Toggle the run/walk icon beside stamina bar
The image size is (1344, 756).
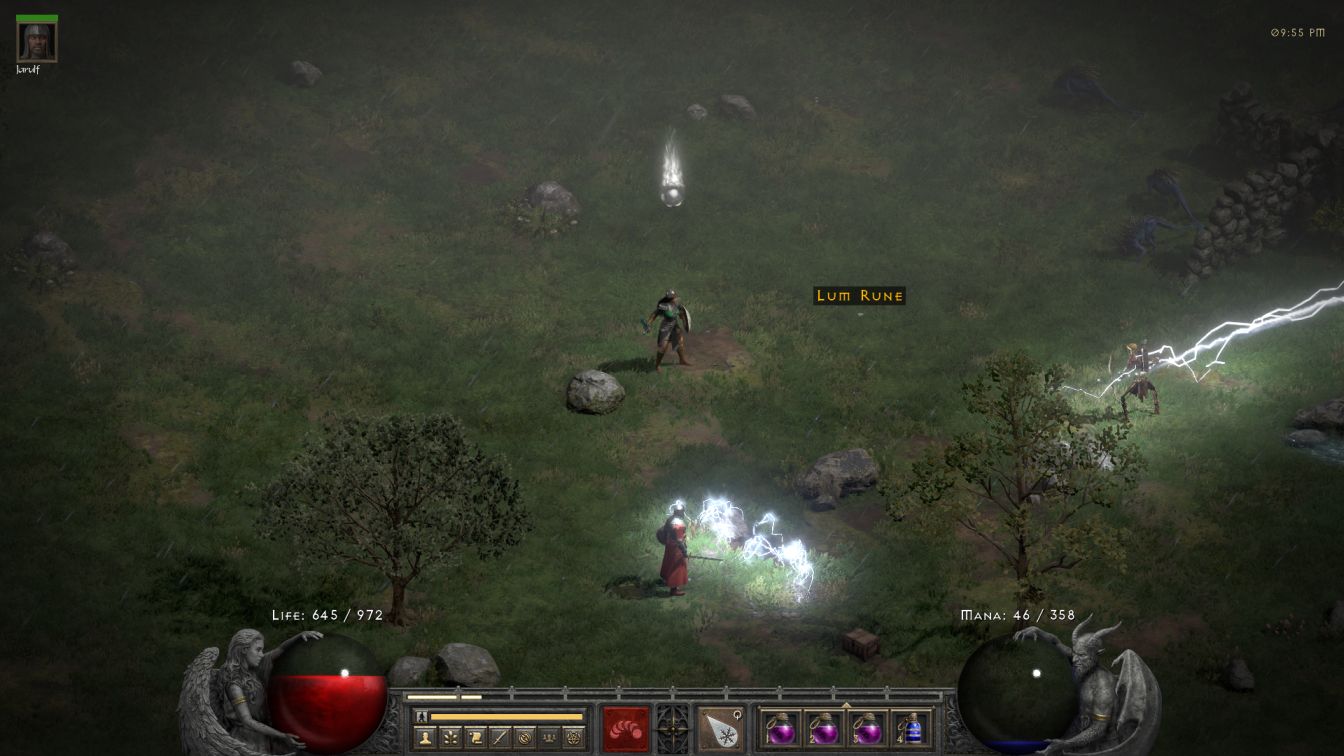coord(421,716)
